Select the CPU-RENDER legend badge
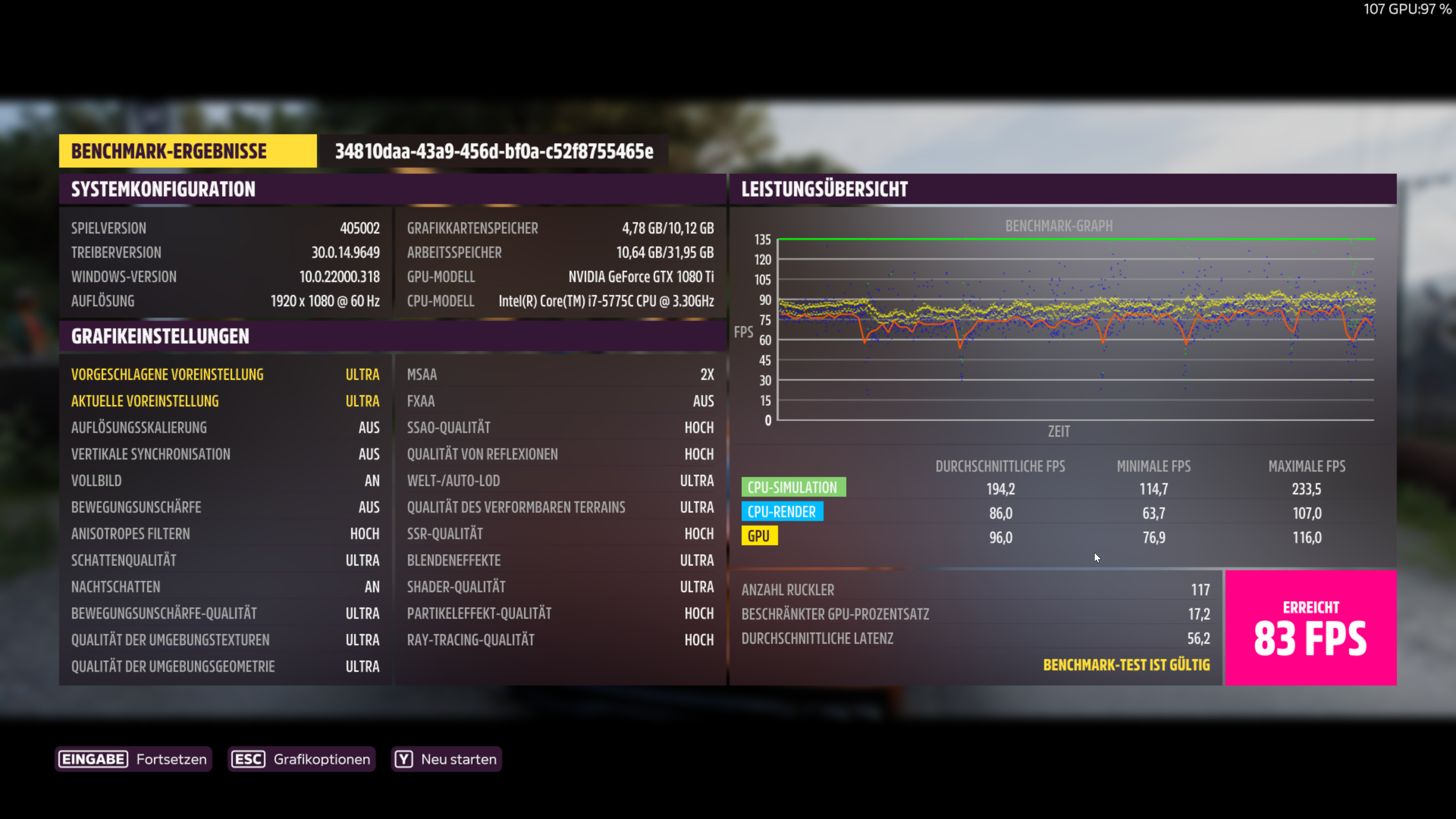The image size is (1456, 819). pos(782,511)
